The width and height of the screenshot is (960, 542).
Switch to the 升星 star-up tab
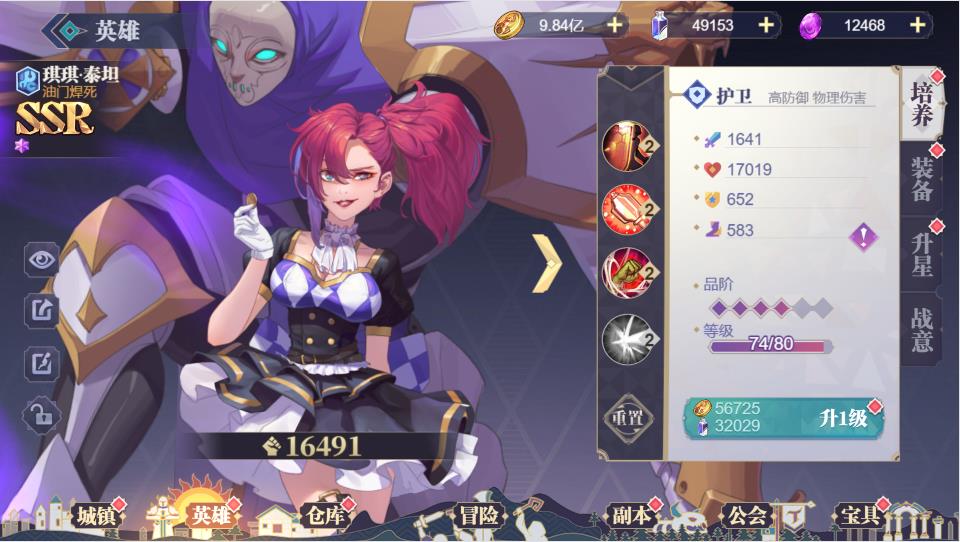coord(921,256)
